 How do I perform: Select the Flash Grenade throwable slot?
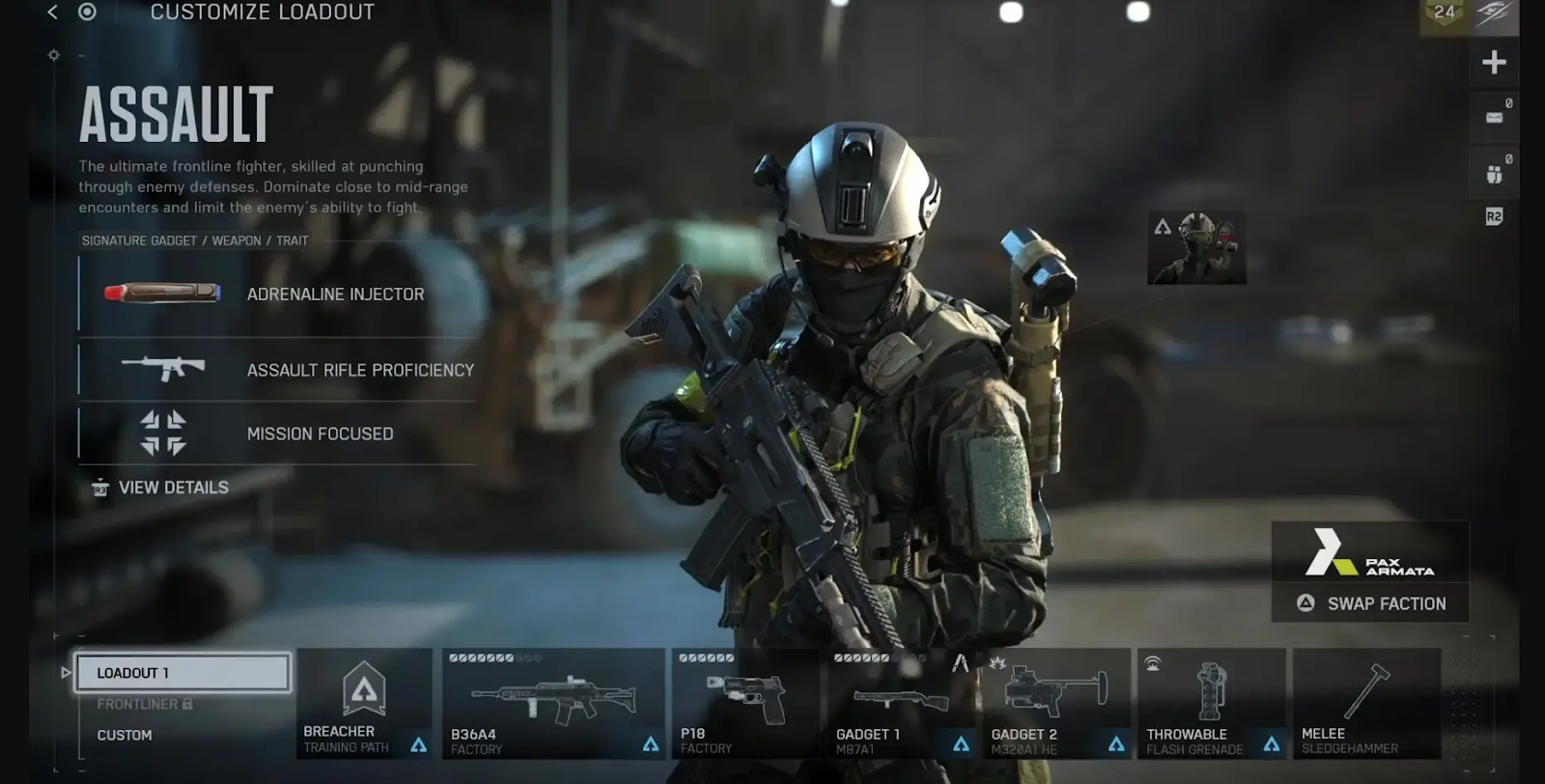coord(1211,703)
